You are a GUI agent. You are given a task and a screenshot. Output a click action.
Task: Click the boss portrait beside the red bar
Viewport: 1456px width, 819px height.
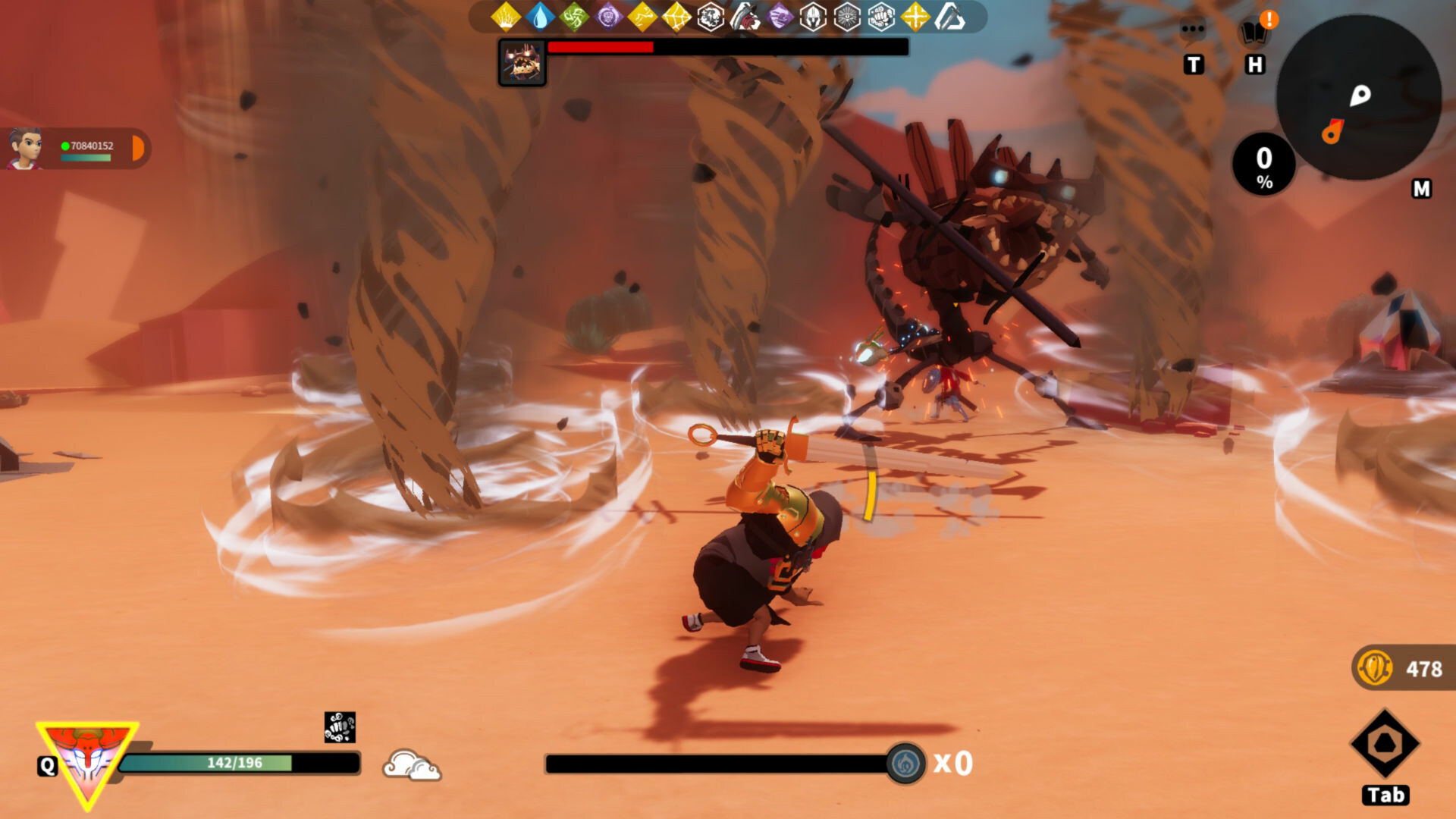pos(522,62)
